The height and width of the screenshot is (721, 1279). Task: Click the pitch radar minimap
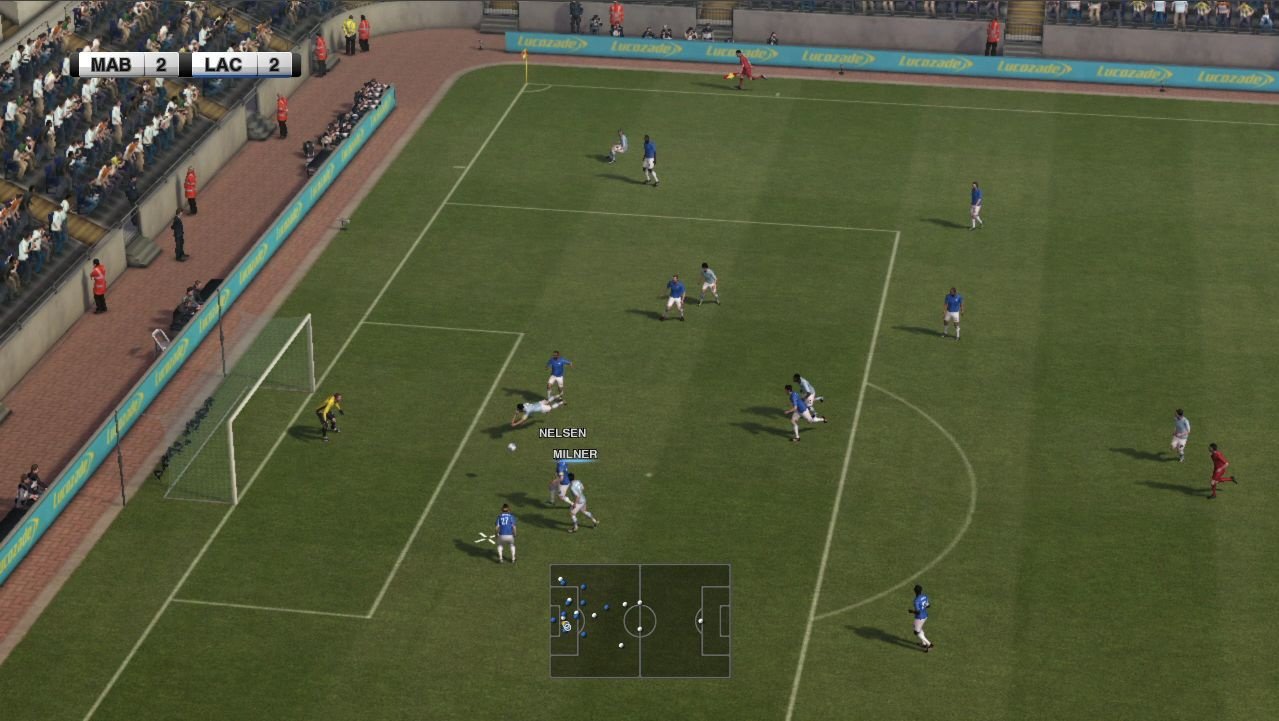point(640,621)
